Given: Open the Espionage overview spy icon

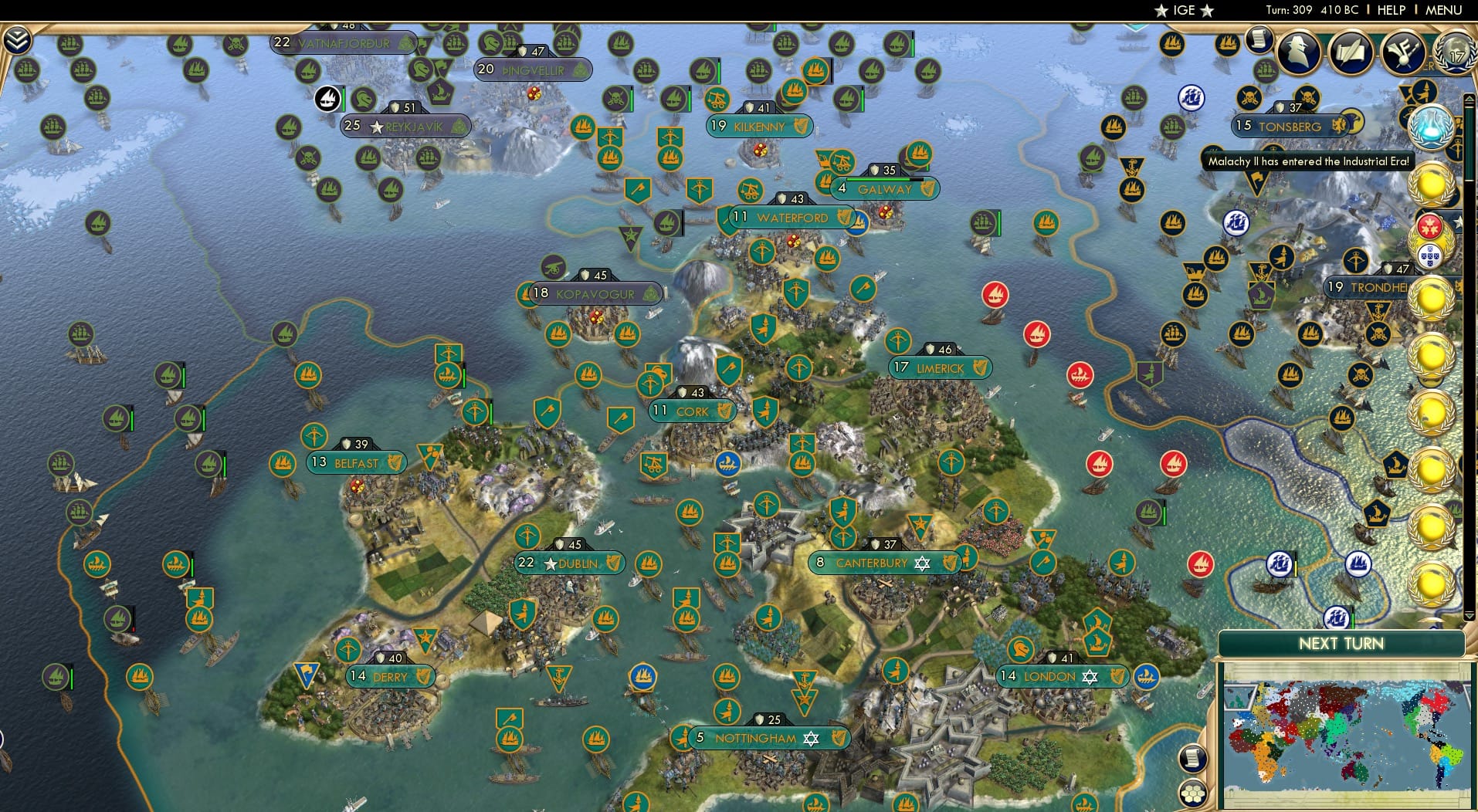Looking at the screenshot, I should [1297, 52].
